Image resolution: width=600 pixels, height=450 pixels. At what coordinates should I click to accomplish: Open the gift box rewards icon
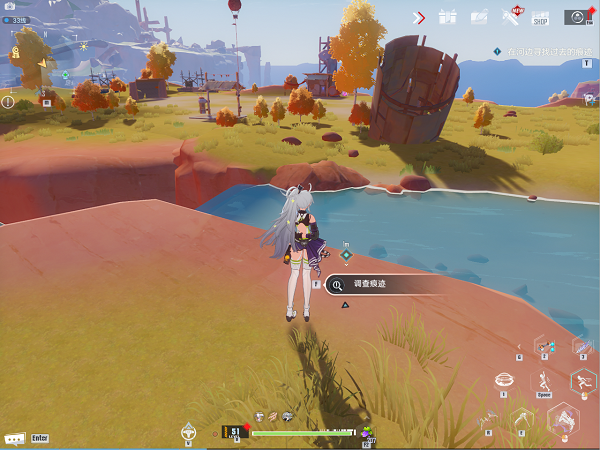448,17
